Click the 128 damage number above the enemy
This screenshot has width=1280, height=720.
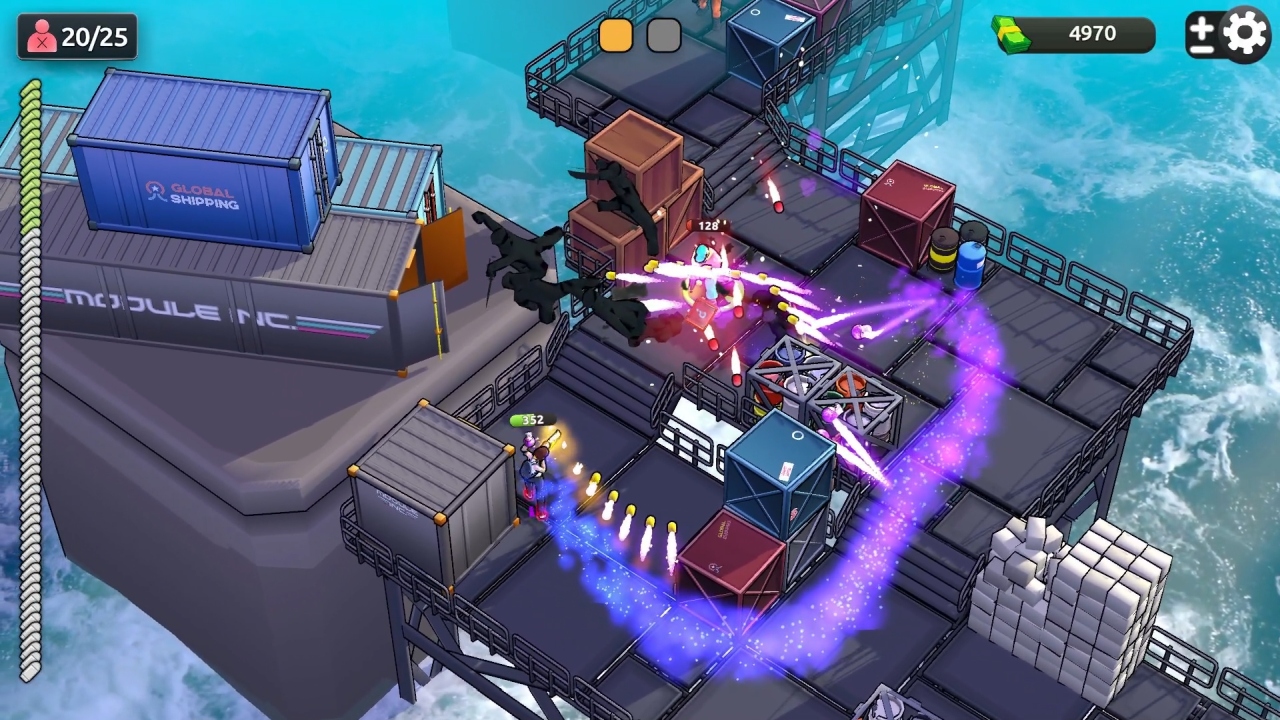[x=706, y=226]
